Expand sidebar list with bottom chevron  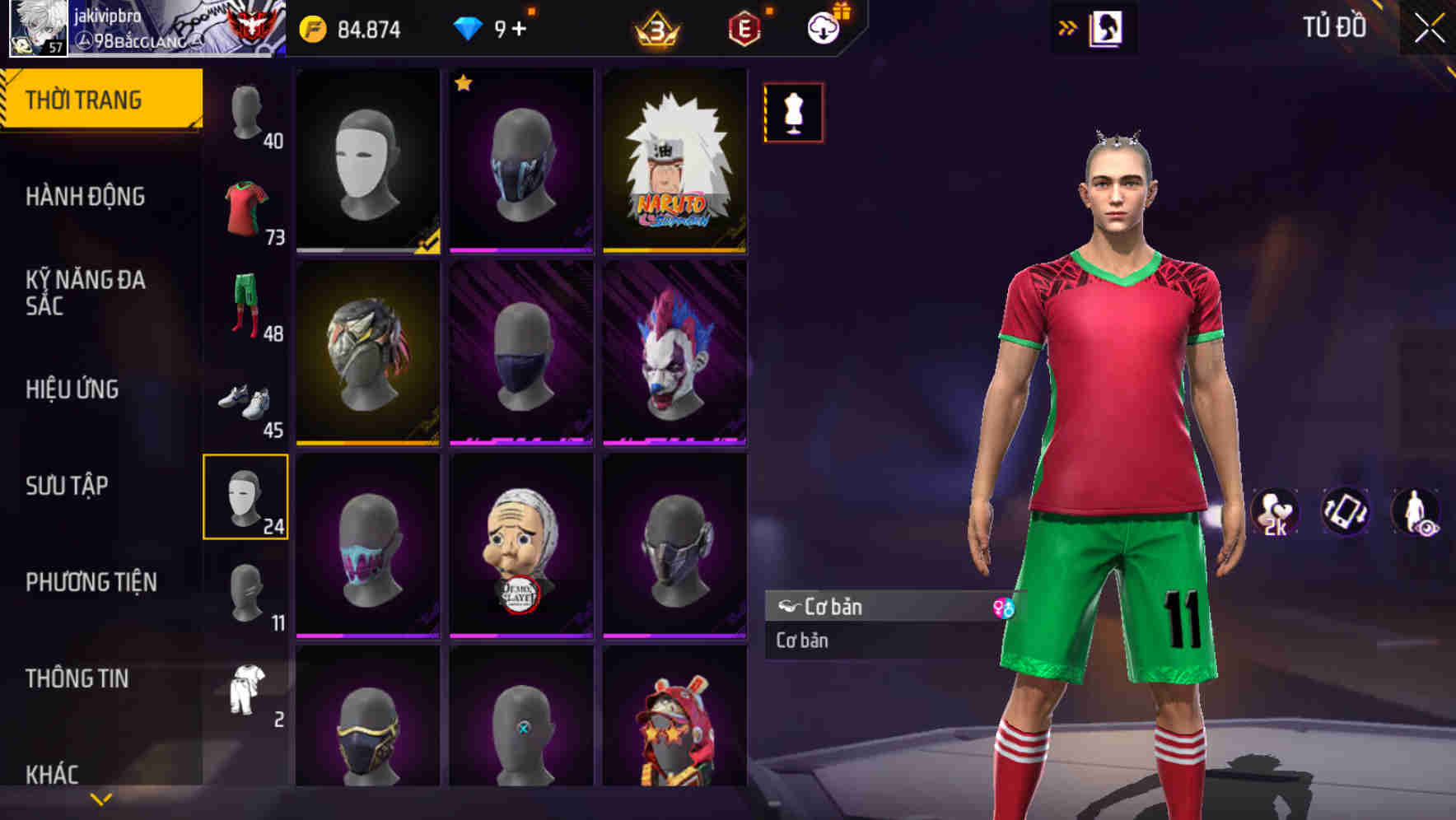(x=99, y=797)
